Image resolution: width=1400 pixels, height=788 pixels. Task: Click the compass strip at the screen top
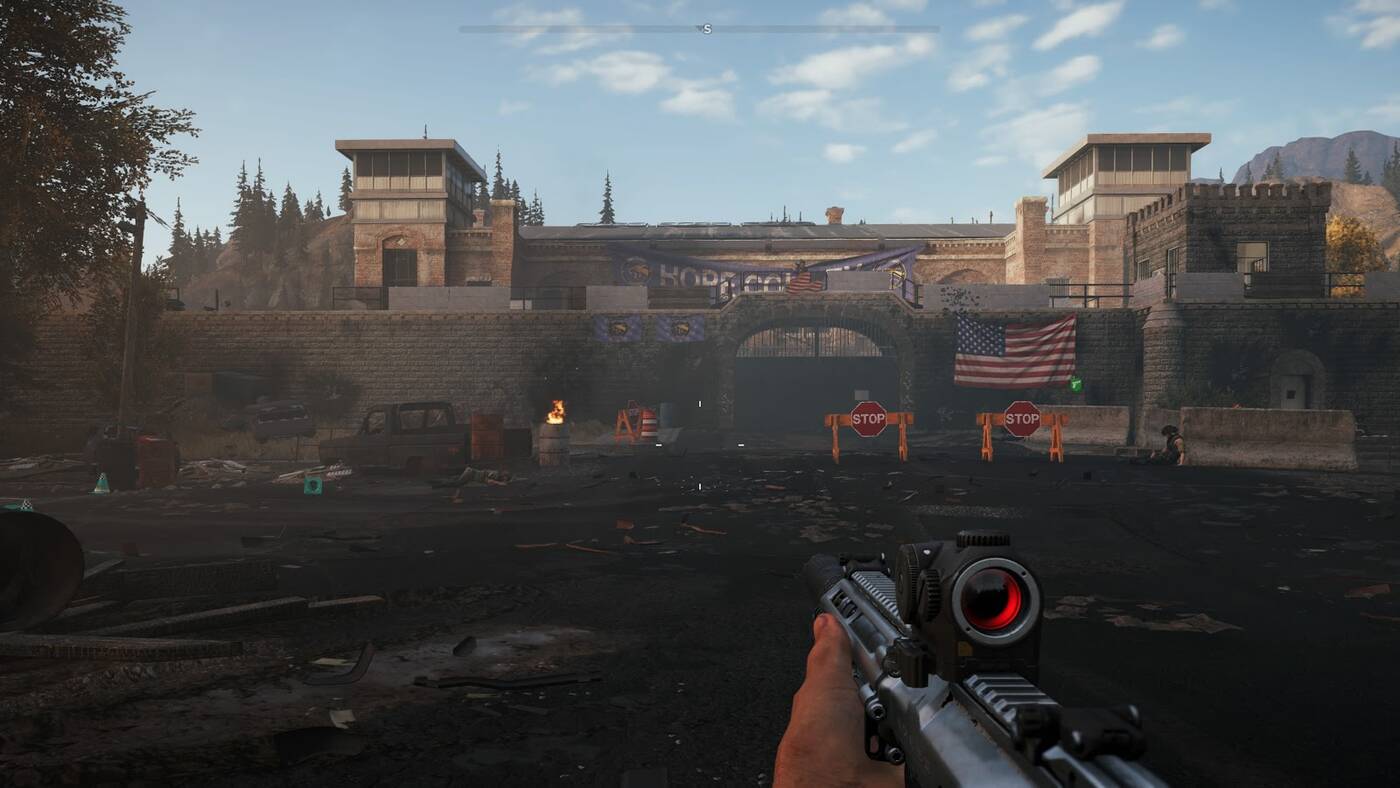(700, 28)
